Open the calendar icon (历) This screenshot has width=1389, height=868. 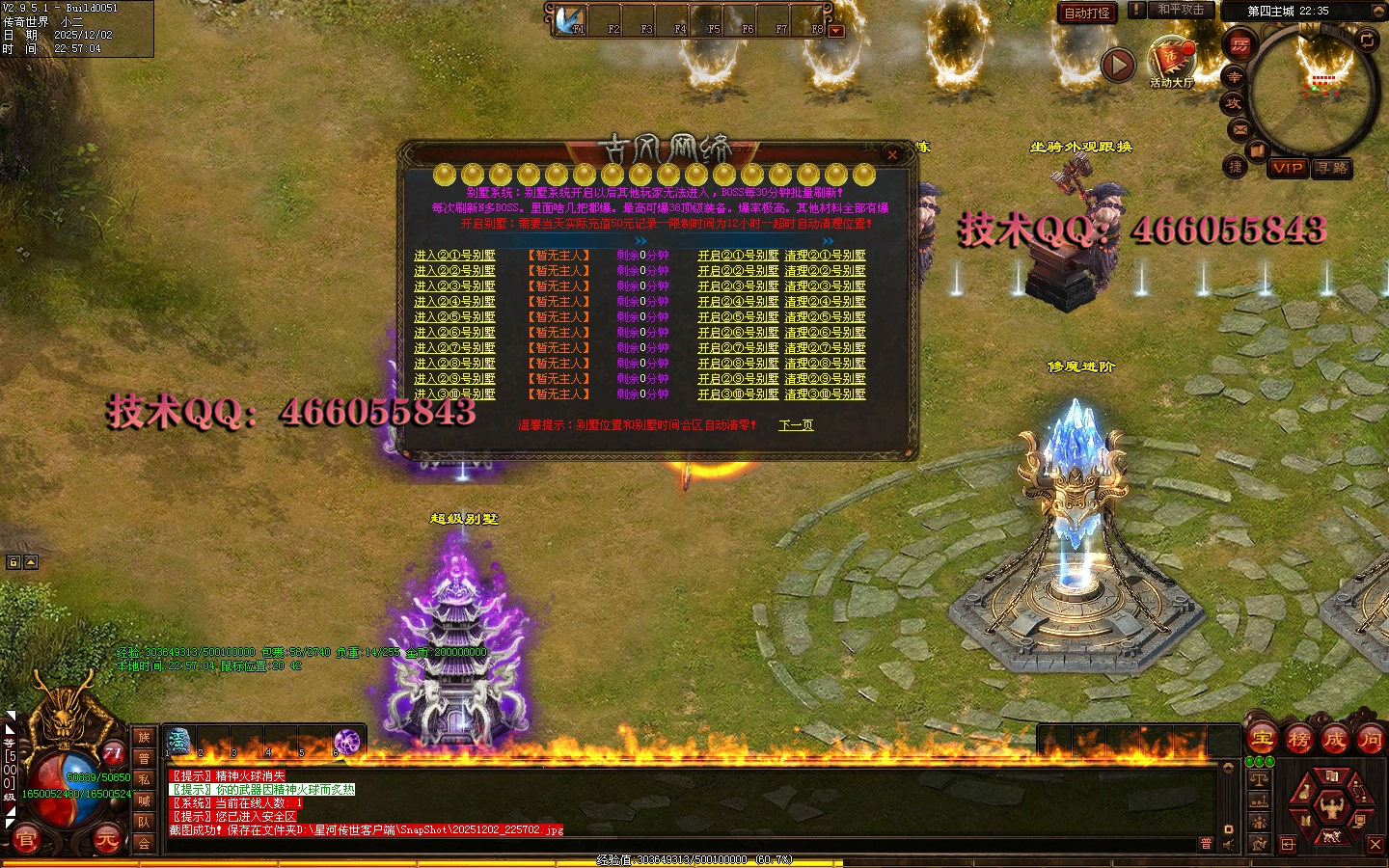pos(1239,45)
